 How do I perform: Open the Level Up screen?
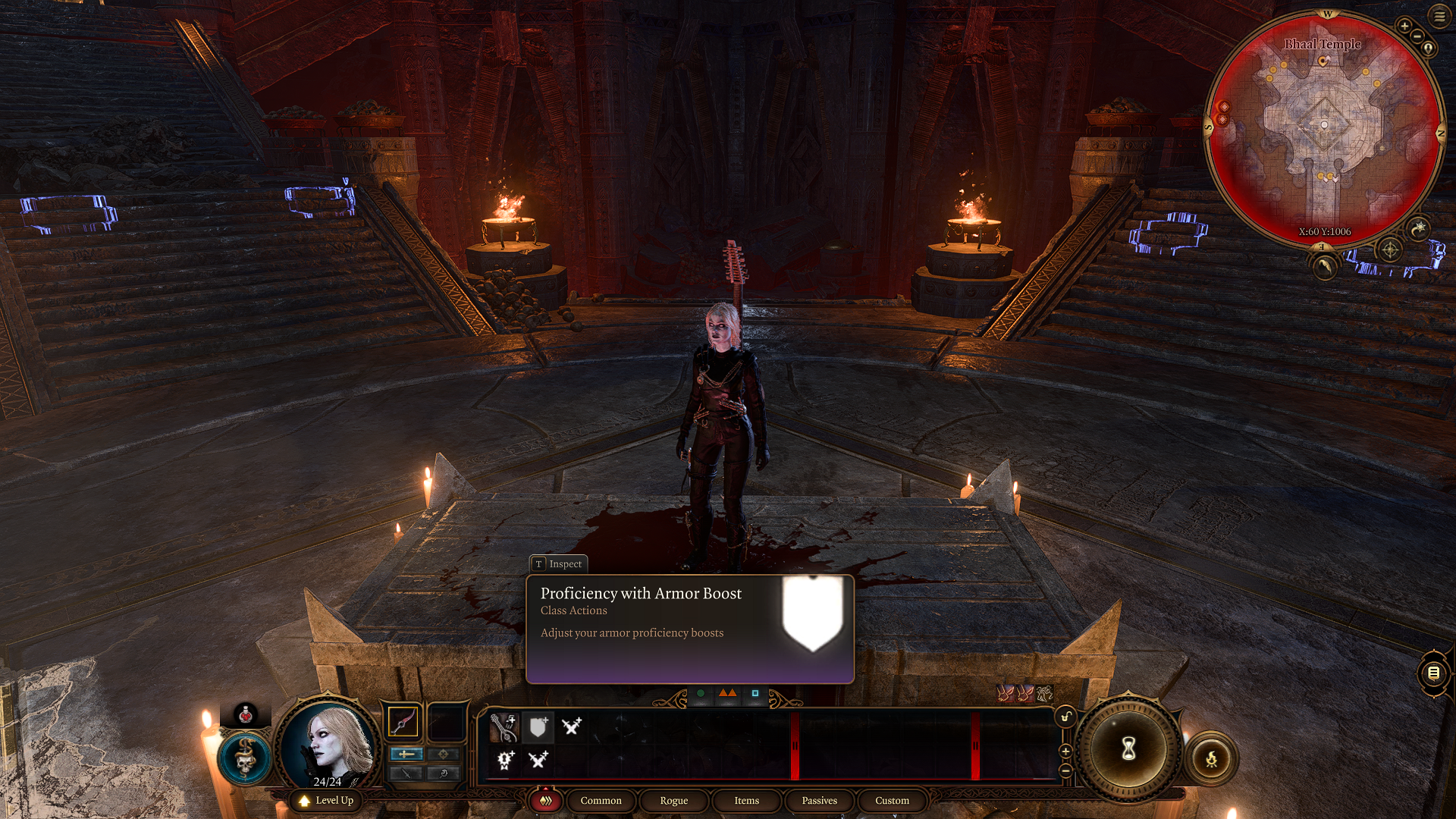pyautogui.click(x=326, y=801)
